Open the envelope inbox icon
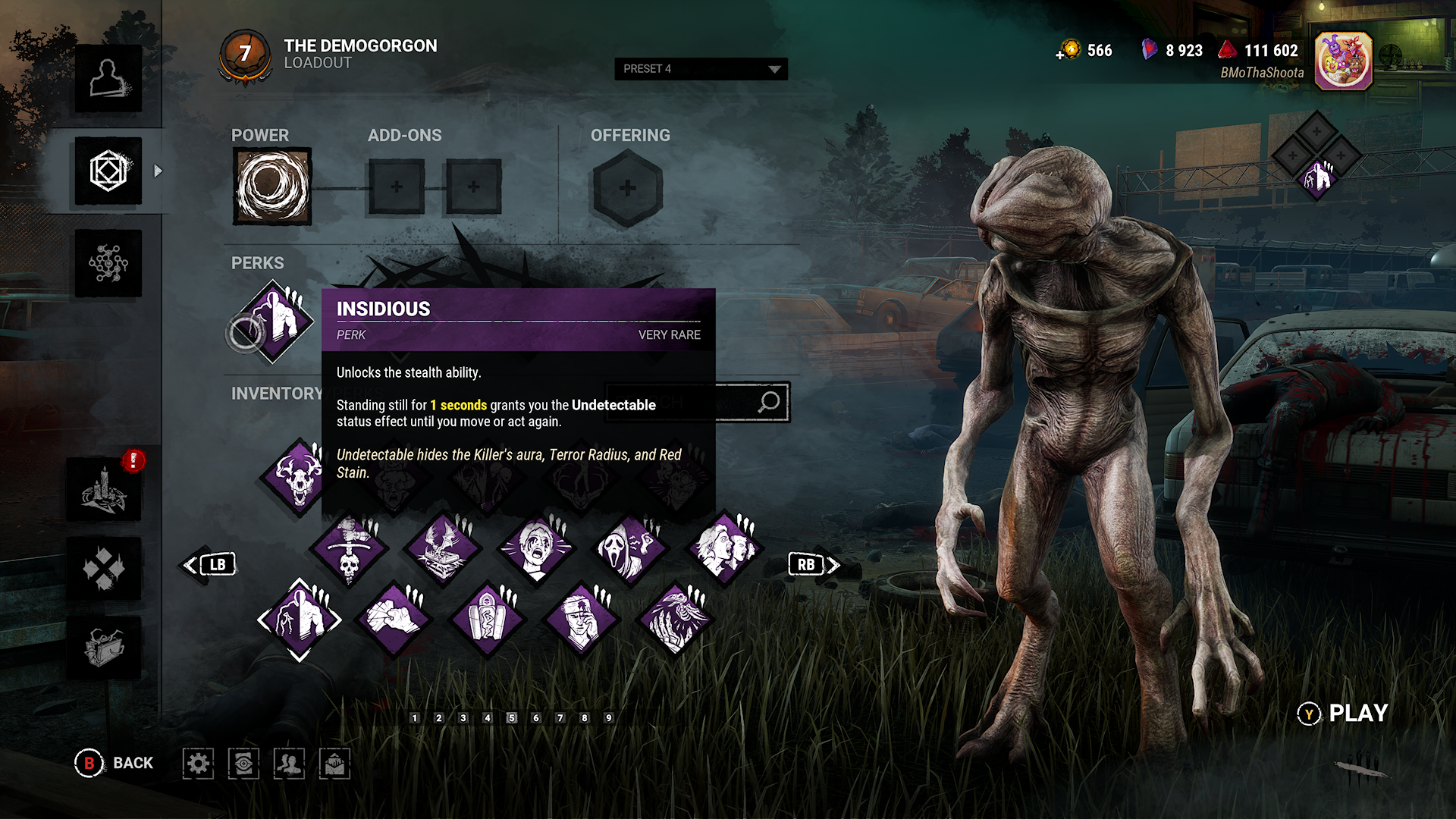1456x819 pixels. coord(334,764)
